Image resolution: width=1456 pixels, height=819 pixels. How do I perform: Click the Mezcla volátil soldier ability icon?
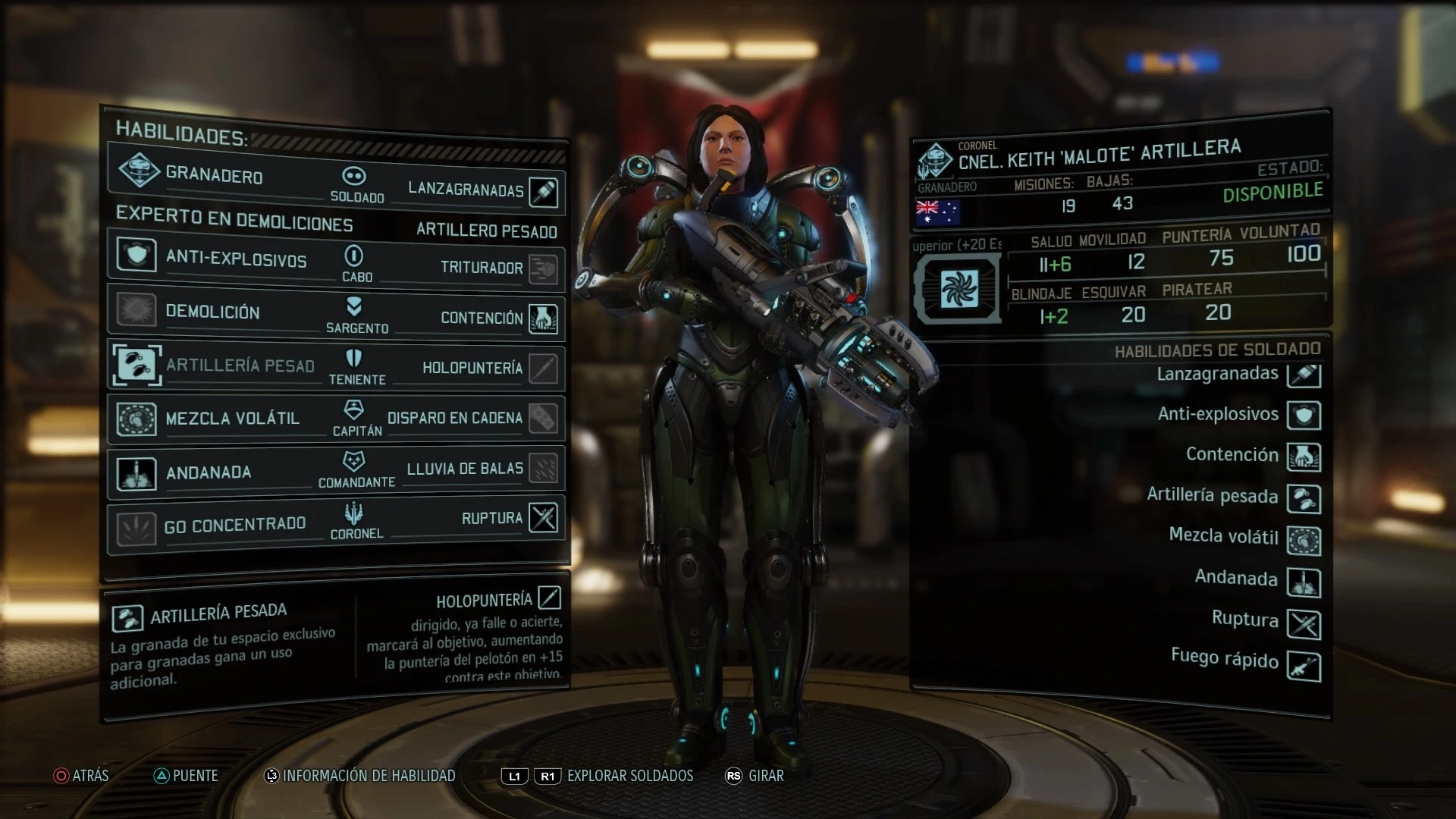(x=1304, y=541)
